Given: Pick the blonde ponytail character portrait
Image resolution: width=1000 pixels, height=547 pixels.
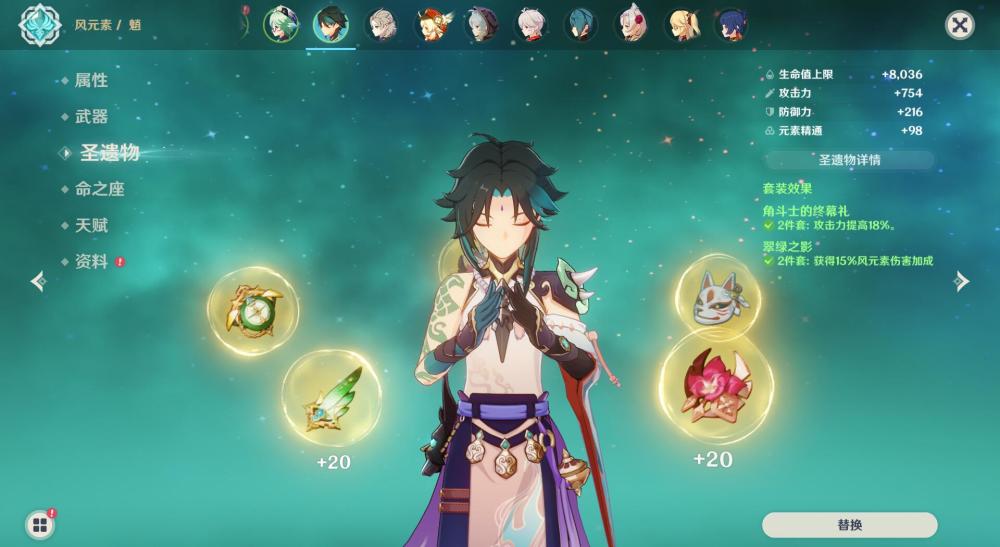Looking at the screenshot, I should coord(682,24).
